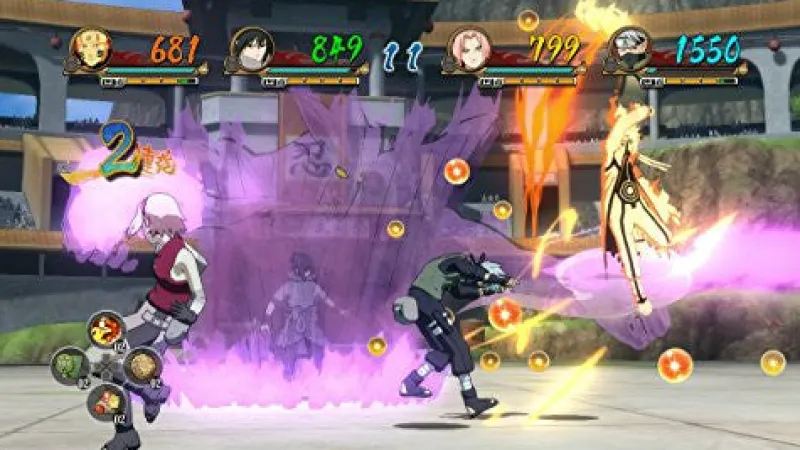The image size is (800, 450).
Task: Select Sasuke's black-haired portrait
Action: [x=251, y=49]
